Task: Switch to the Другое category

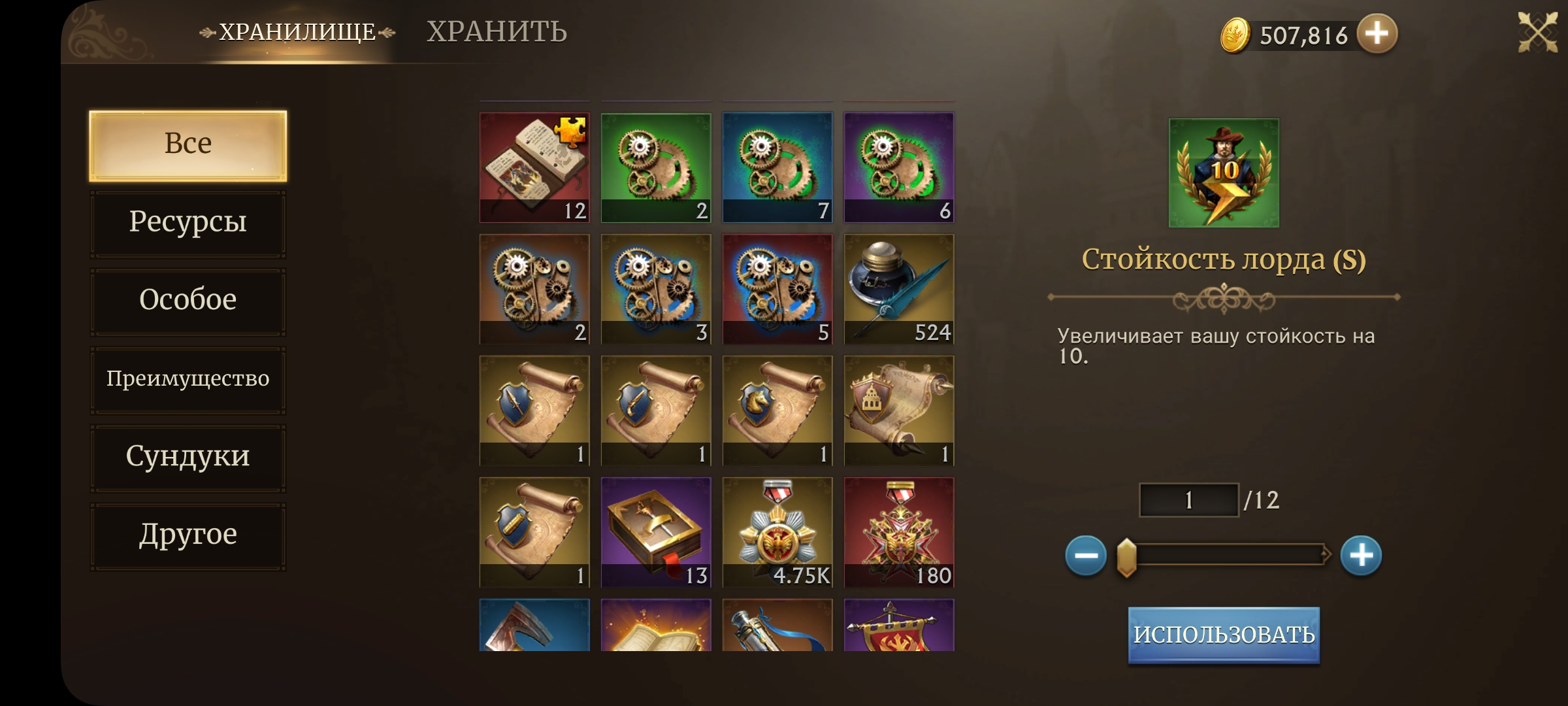Action: point(188,535)
